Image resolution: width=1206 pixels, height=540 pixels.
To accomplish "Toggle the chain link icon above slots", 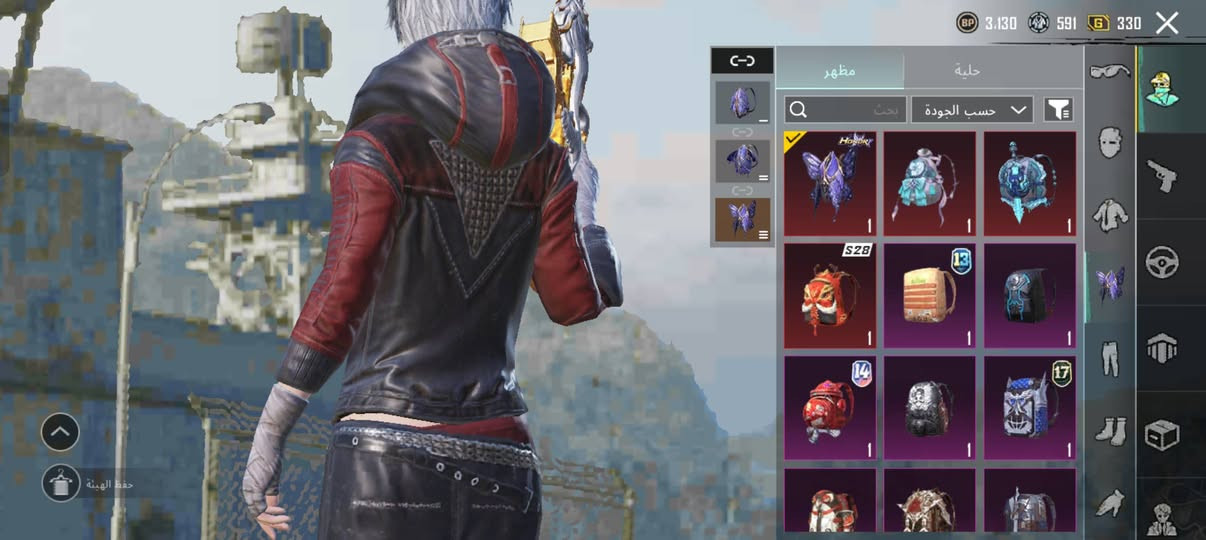I will [x=742, y=61].
